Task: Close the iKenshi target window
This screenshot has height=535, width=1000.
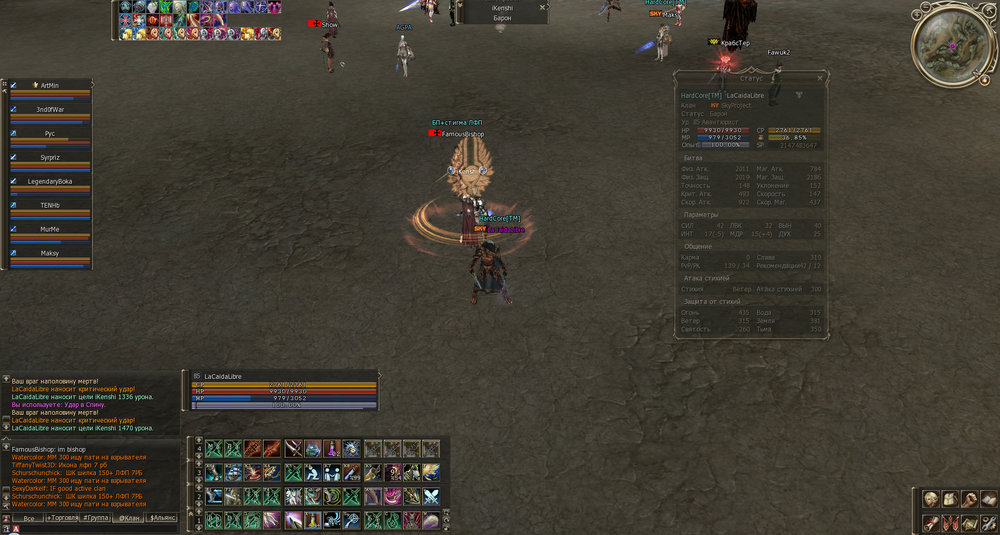Action: click(543, 7)
